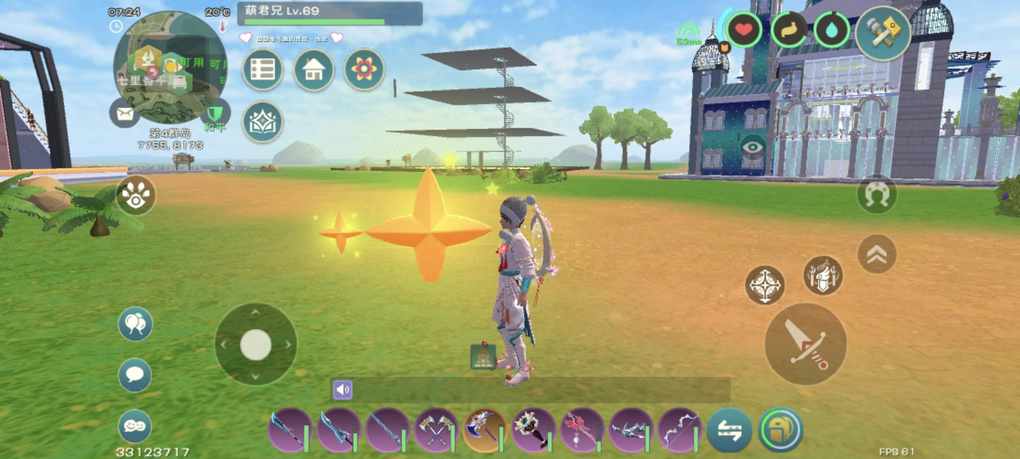Image resolution: width=1020 pixels, height=459 pixels.
Task: Select the crossed axes hotbar slot
Action: (x=435, y=430)
